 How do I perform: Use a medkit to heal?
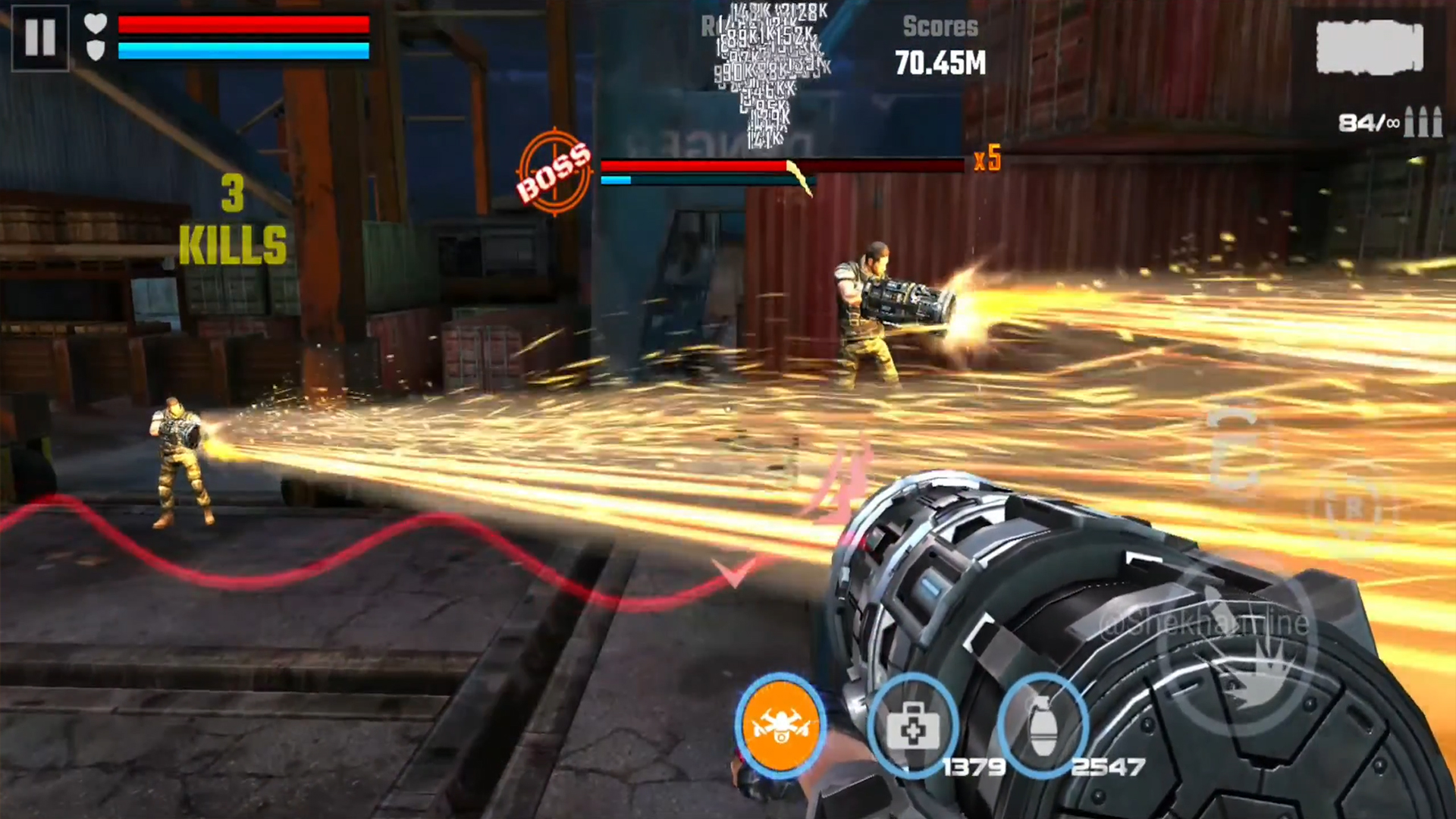tap(912, 726)
